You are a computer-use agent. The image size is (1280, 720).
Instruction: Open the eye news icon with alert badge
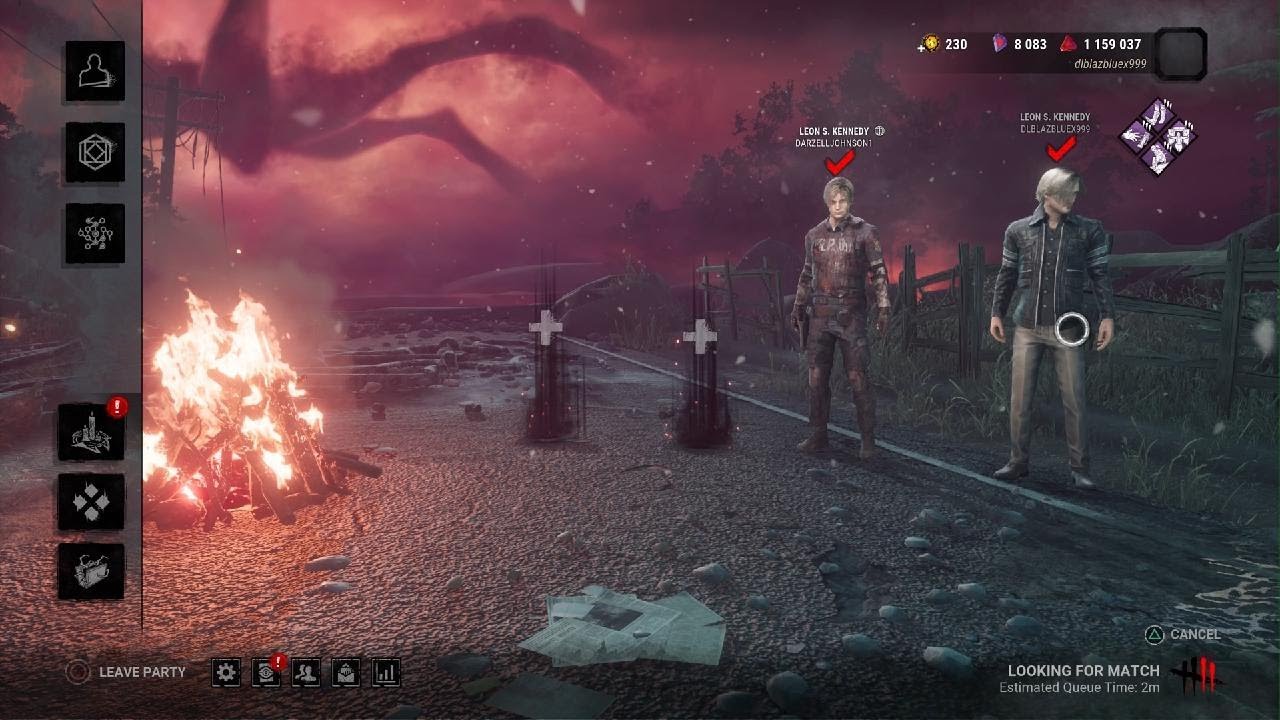coord(267,673)
